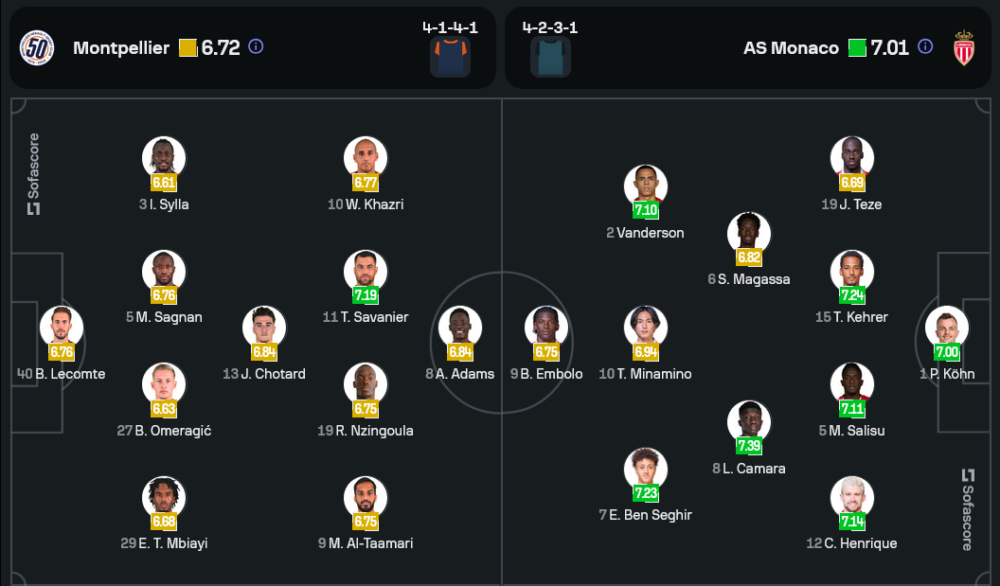Select B. Embolo on the pitch
1000x586 pixels.
click(x=546, y=330)
